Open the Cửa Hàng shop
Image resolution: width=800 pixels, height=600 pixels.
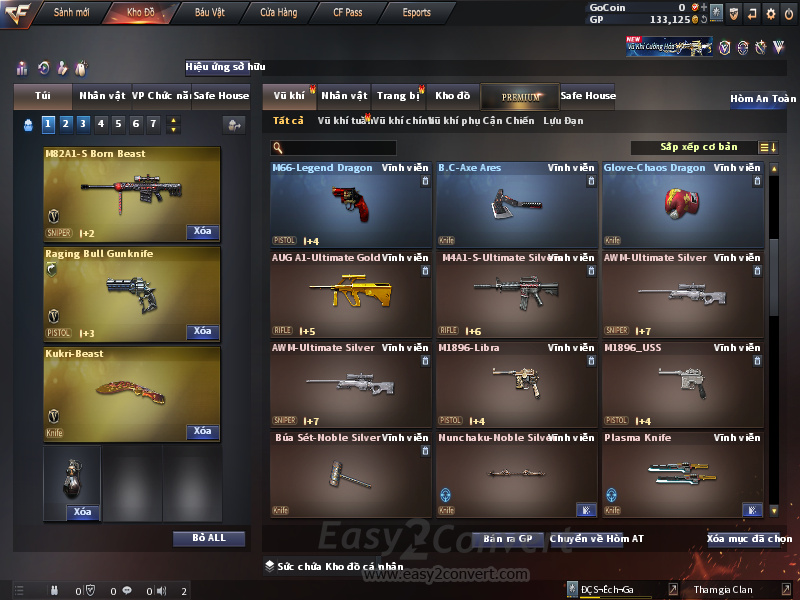tap(278, 13)
